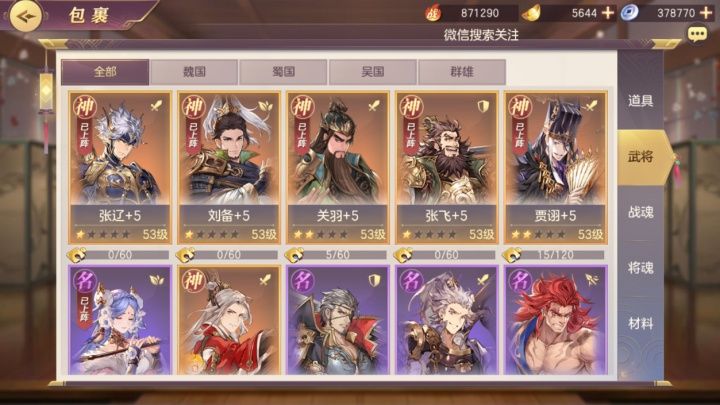Go back using the arrow button
The height and width of the screenshot is (405, 720).
[22, 15]
